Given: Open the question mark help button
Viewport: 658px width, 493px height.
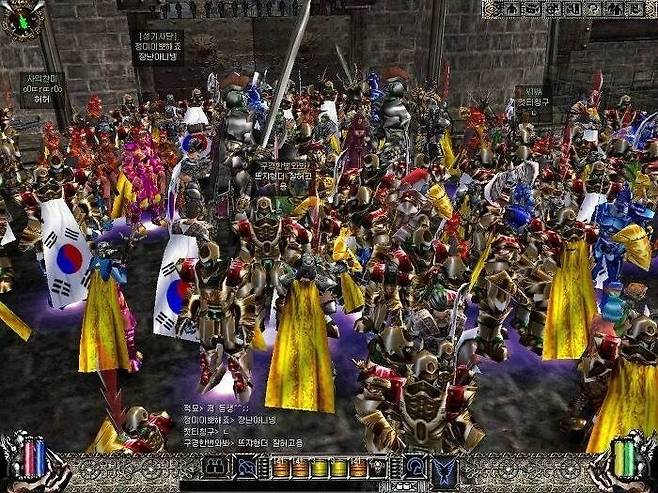Looking at the screenshot, I should [593, 9].
